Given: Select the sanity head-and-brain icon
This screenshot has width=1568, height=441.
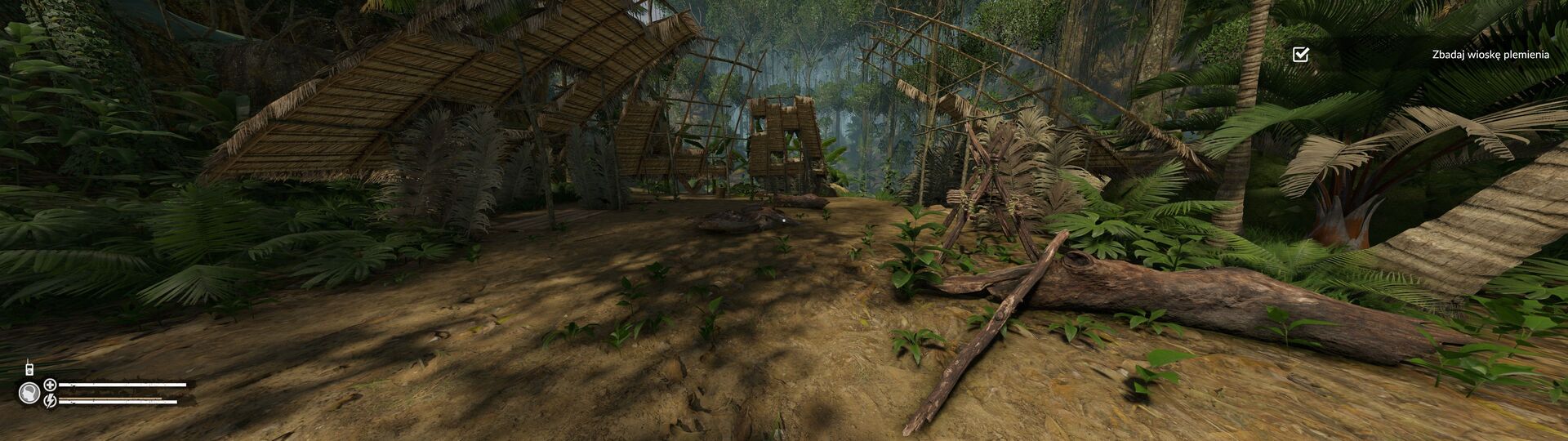Looking at the screenshot, I should point(29,393).
